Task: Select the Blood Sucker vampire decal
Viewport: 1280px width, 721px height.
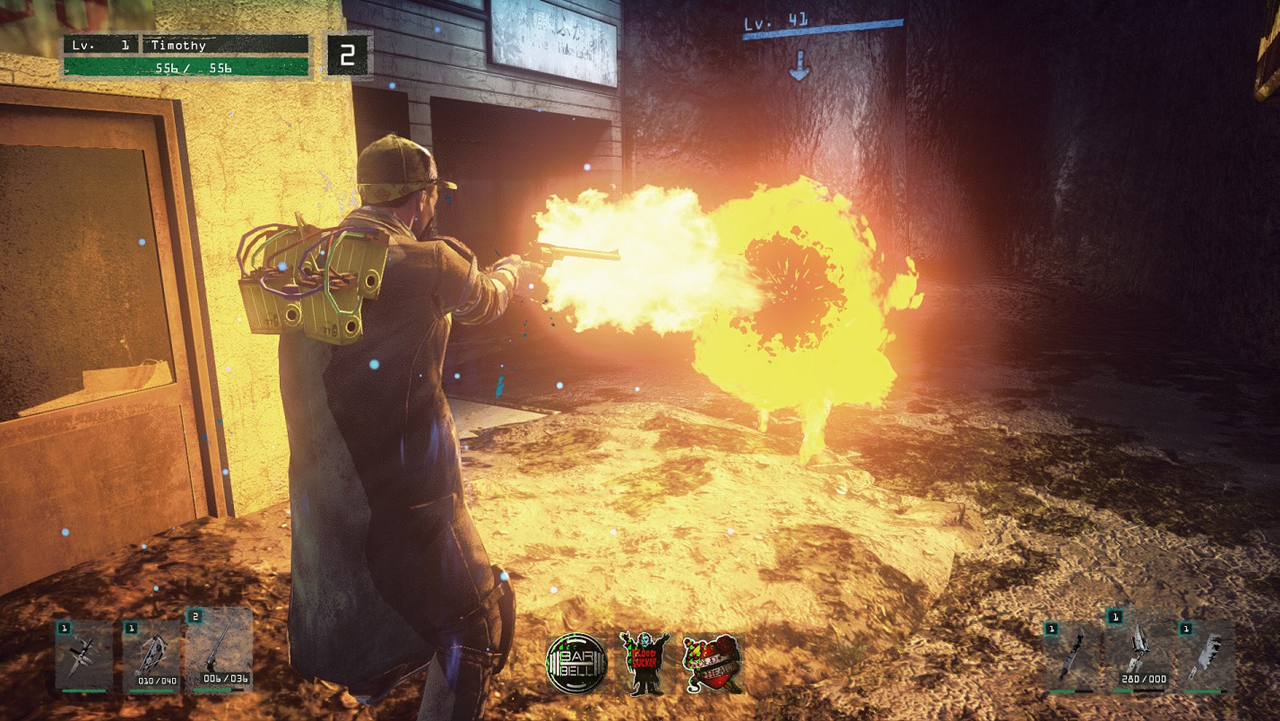Action: [643, 663]
